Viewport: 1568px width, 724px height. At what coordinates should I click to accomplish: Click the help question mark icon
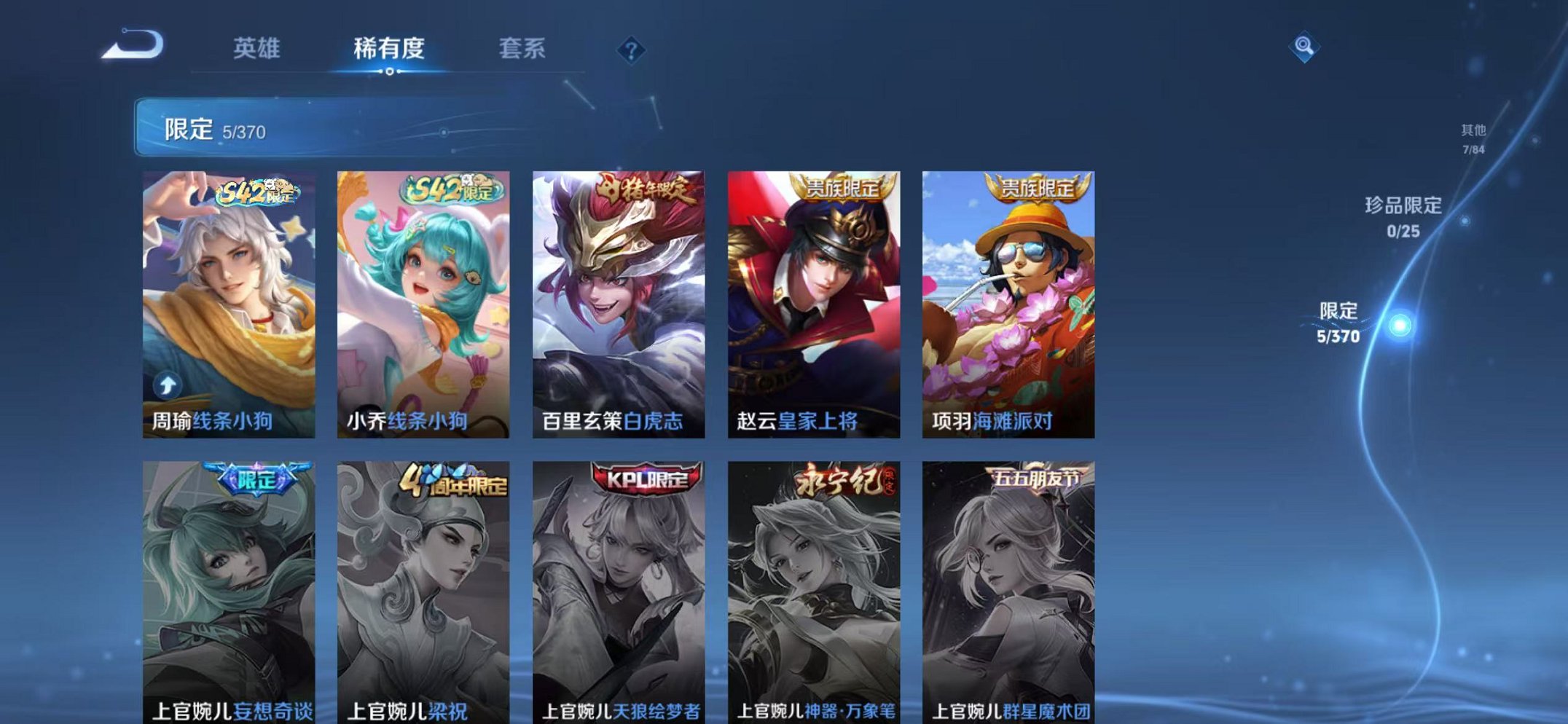click(x=631, y=50)
